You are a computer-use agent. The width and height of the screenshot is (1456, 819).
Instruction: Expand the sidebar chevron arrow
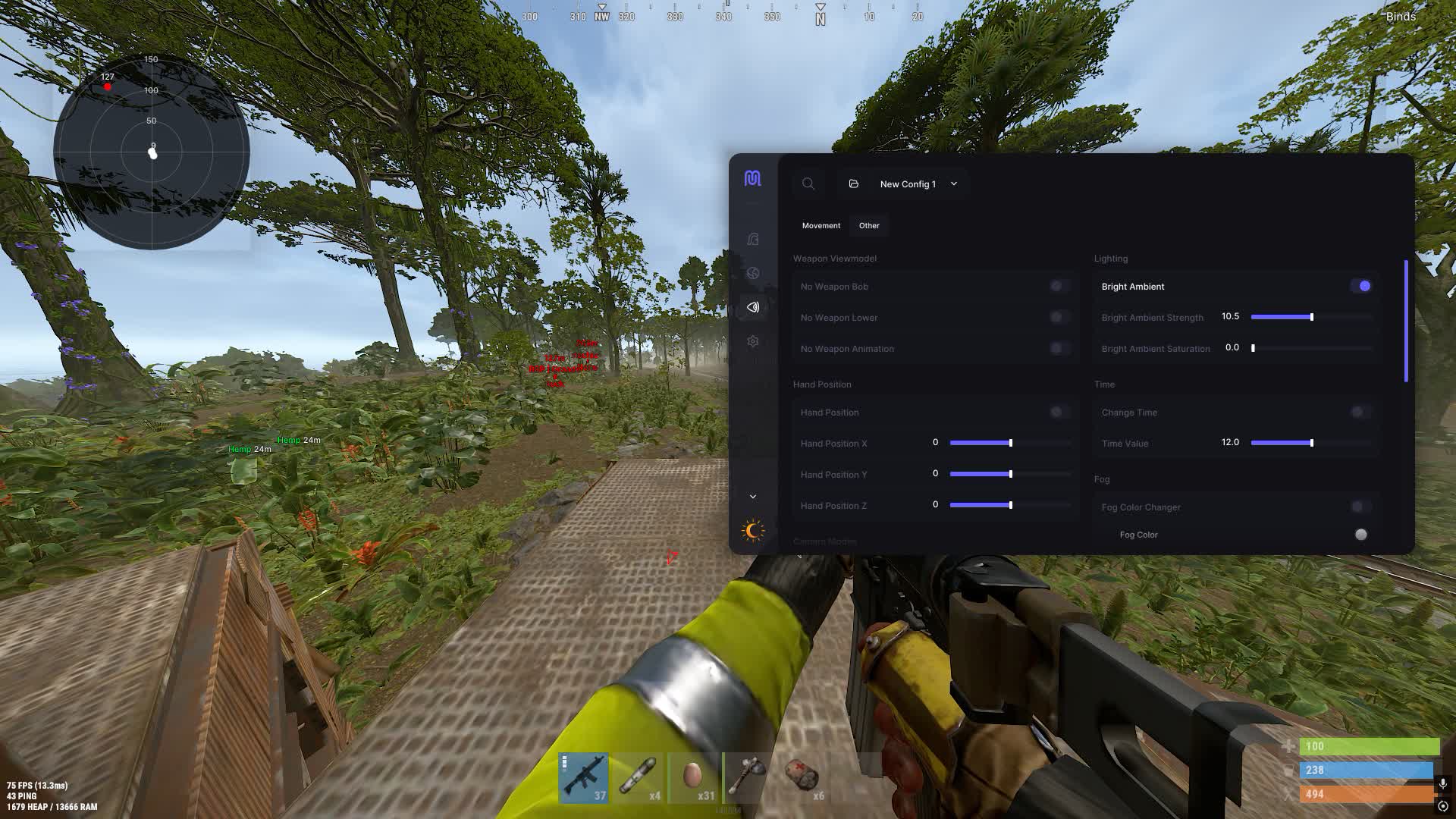point(753,495)
